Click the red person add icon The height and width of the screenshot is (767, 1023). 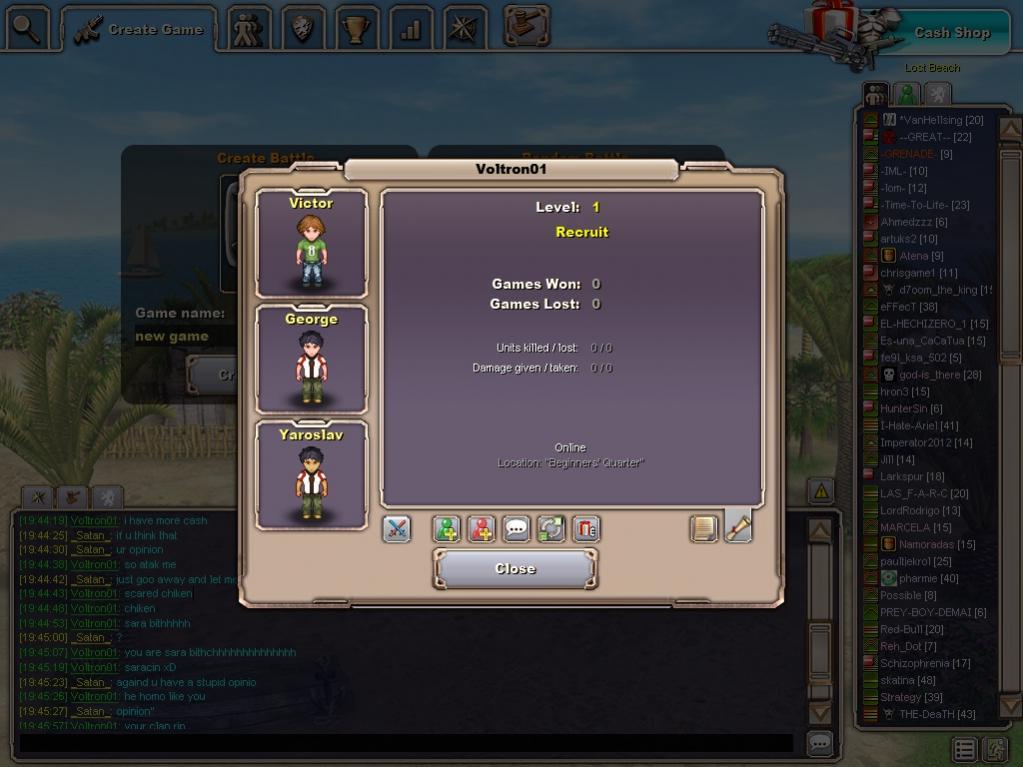[482, 528]
